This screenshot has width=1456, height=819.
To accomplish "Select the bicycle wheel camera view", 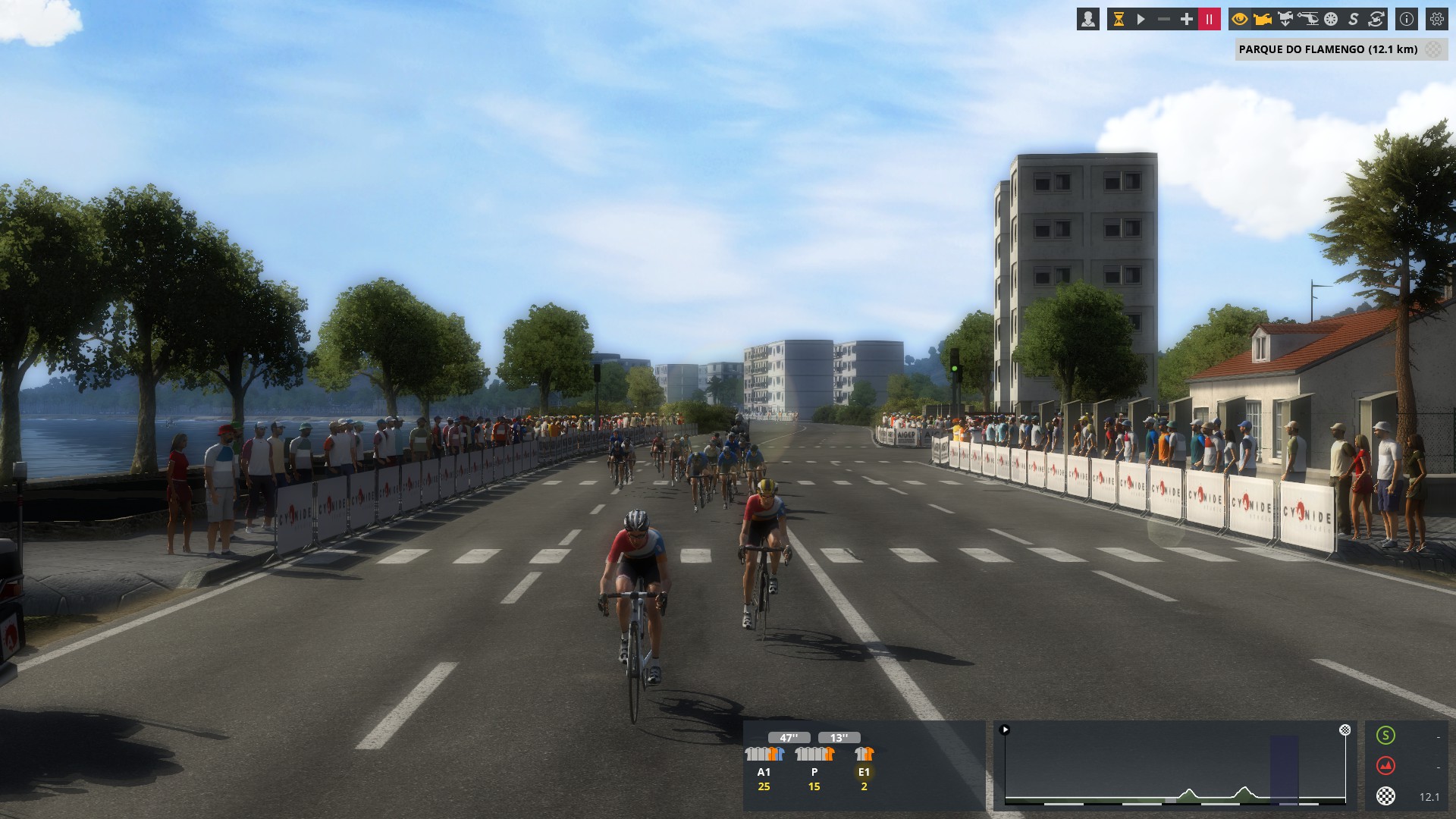I will 1331,20.
